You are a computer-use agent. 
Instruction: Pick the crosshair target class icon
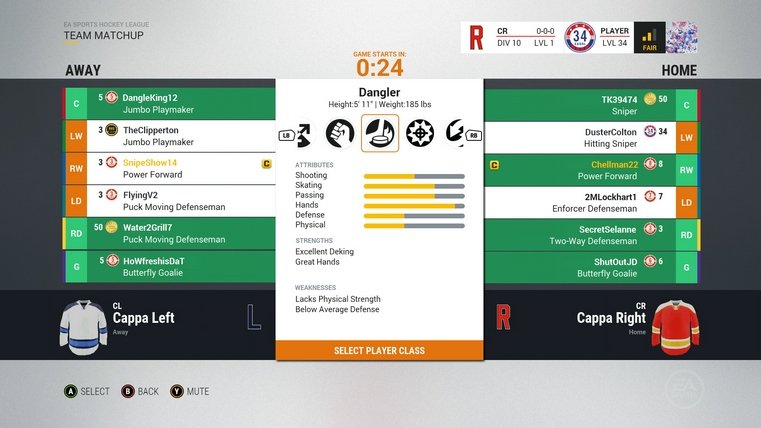[x=419, y=133]
